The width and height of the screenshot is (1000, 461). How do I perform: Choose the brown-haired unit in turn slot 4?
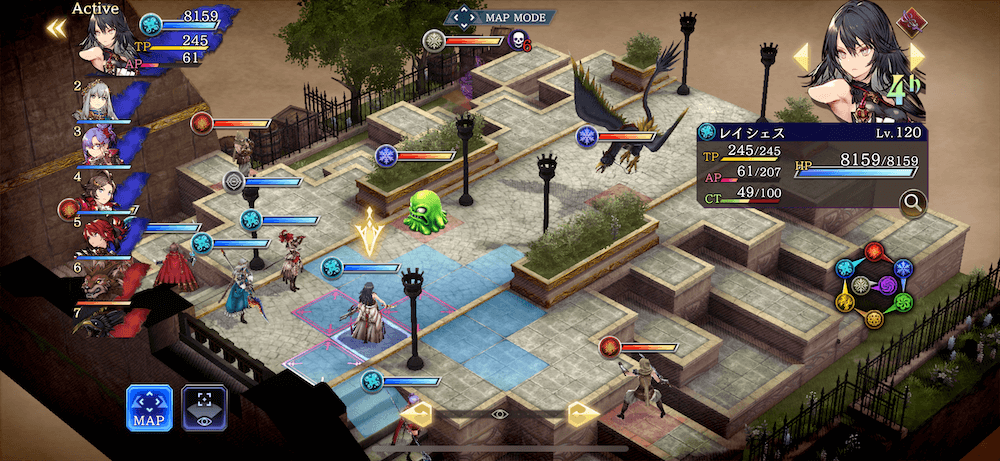click(105, 193)
